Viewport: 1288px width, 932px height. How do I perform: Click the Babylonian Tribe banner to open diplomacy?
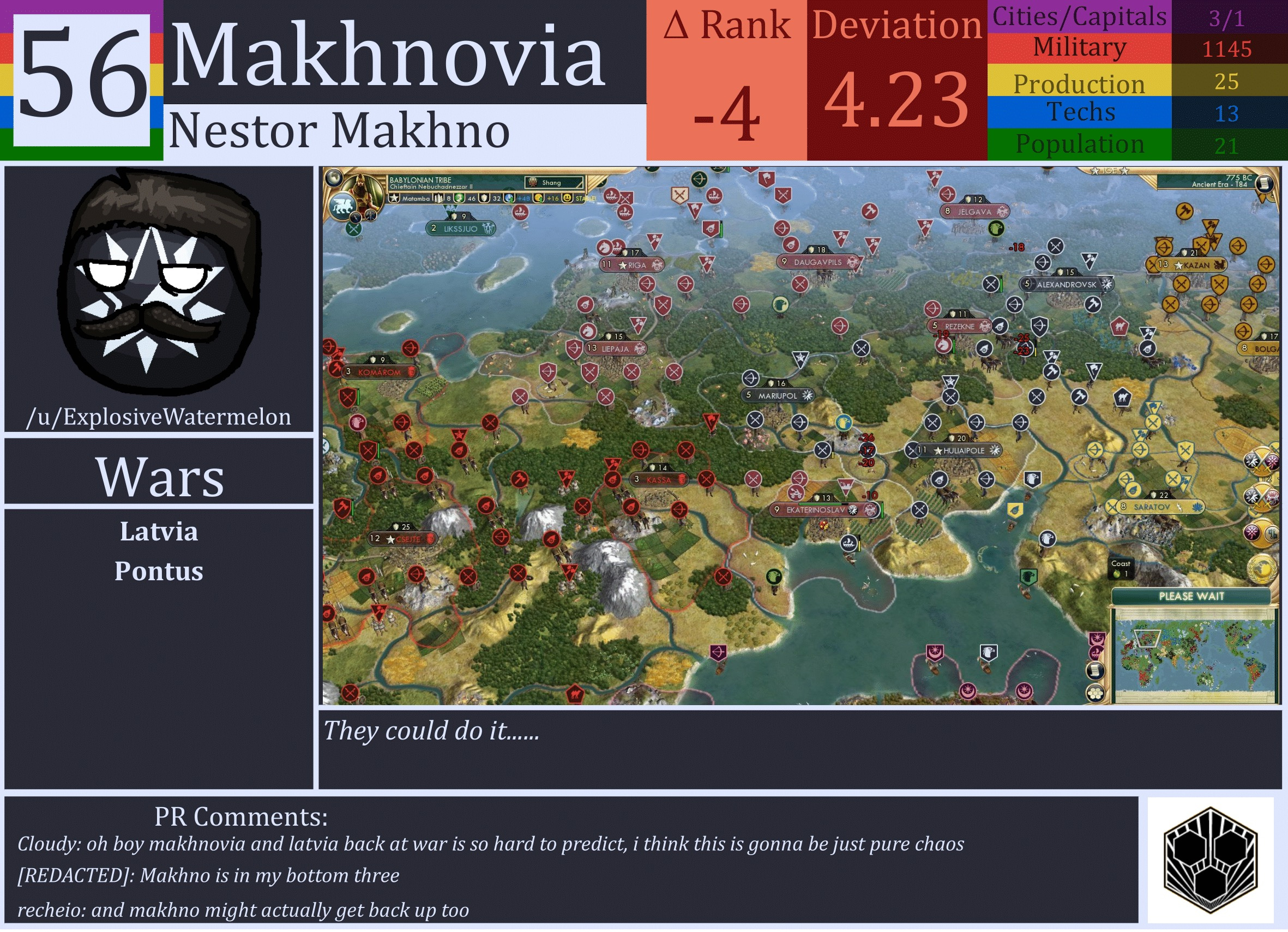421,180
